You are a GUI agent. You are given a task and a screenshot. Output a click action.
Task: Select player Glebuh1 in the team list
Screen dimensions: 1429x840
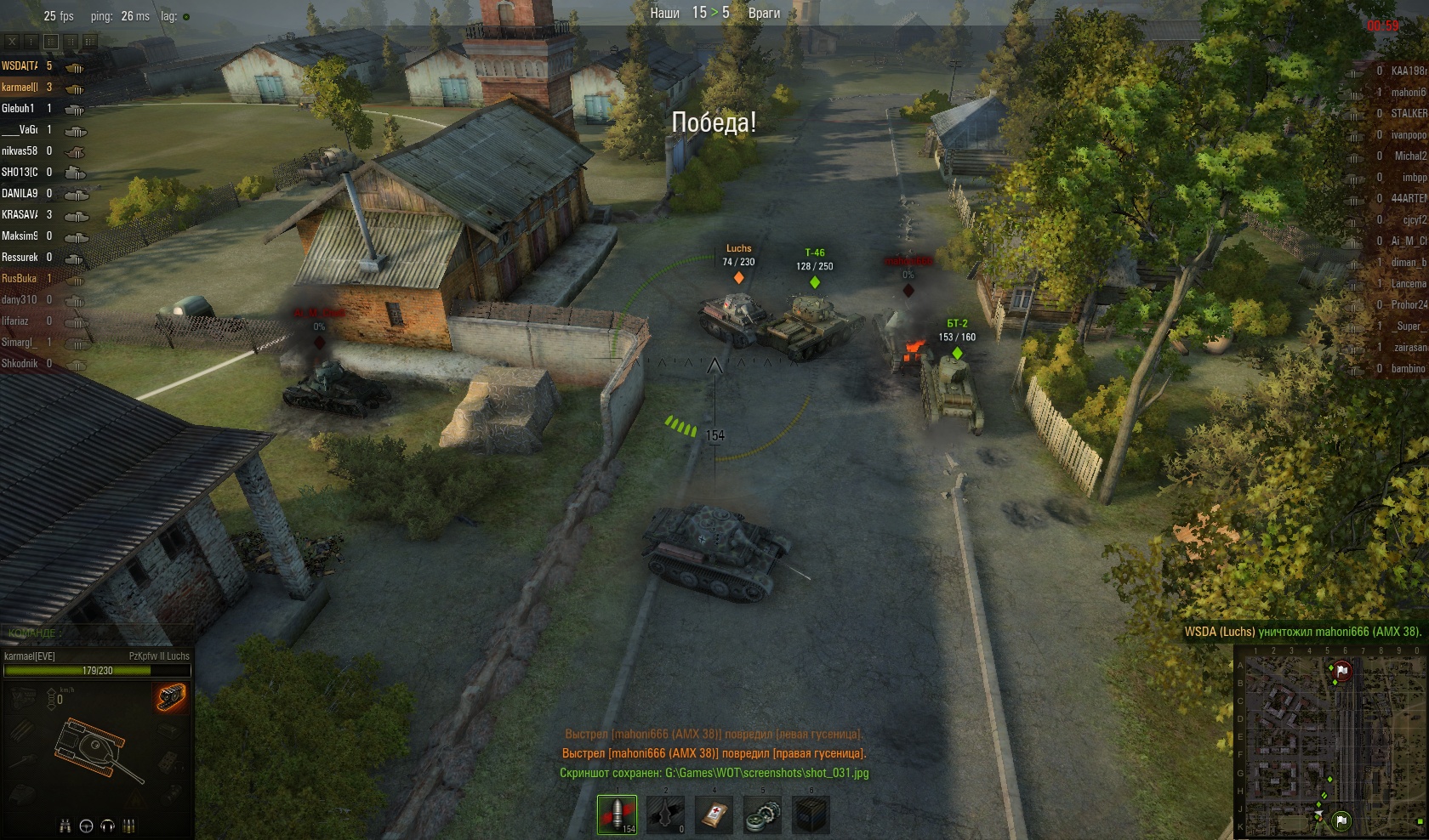(19, 108)
